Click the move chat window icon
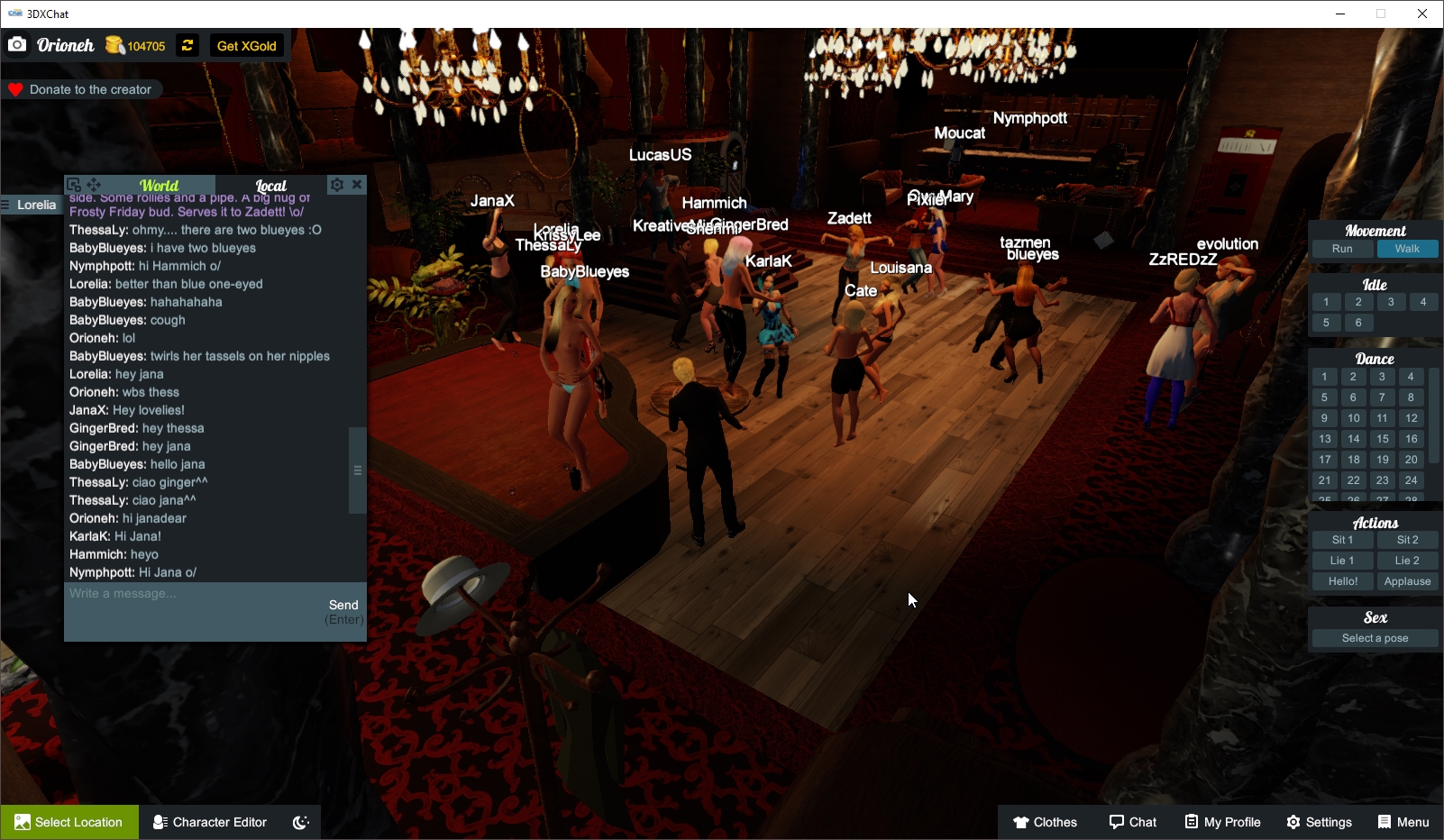Image resolution: width=1444 pixels, height=840 pixels. click(94, 184)
